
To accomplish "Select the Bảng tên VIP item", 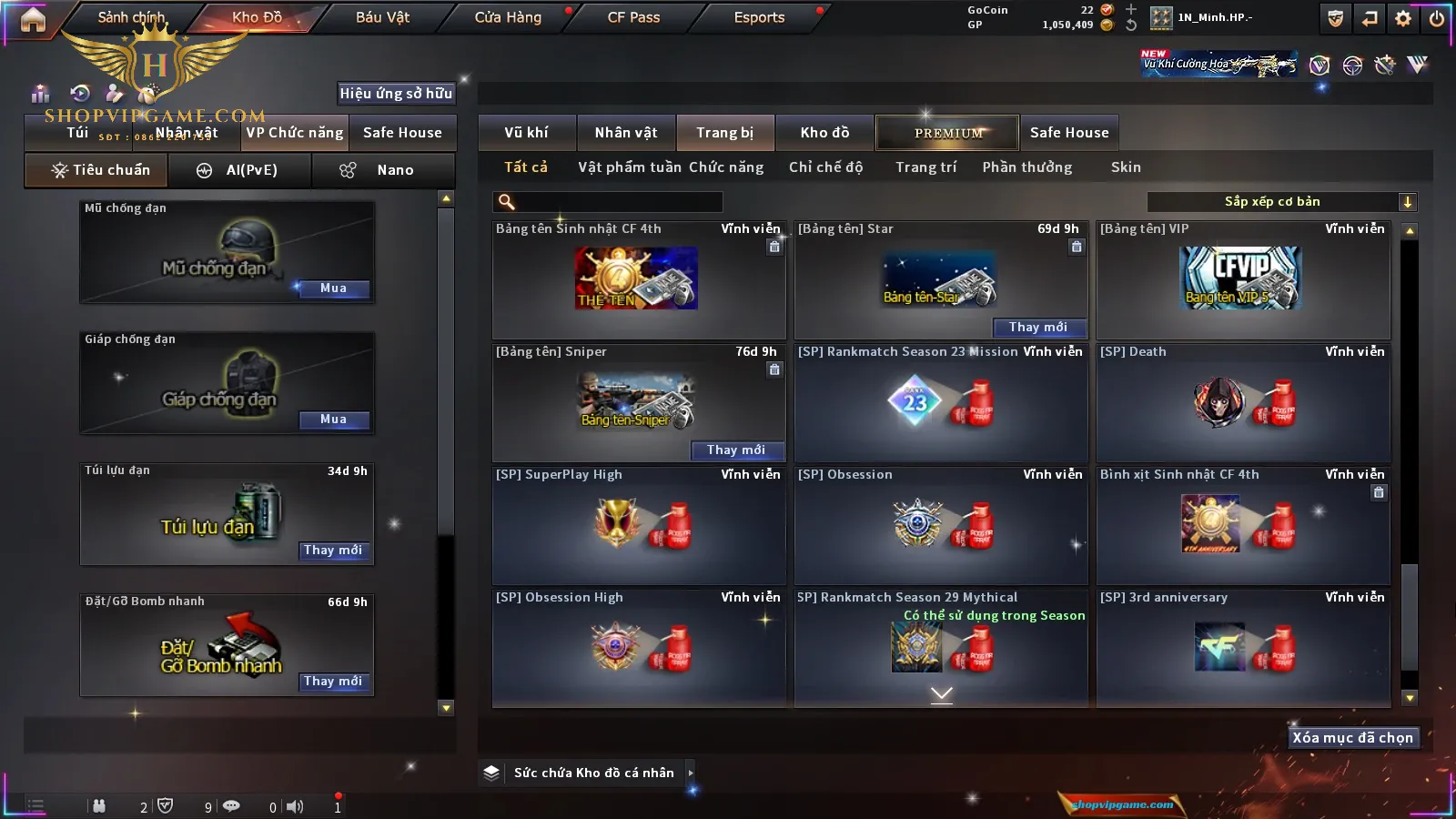I will 1242,279.
